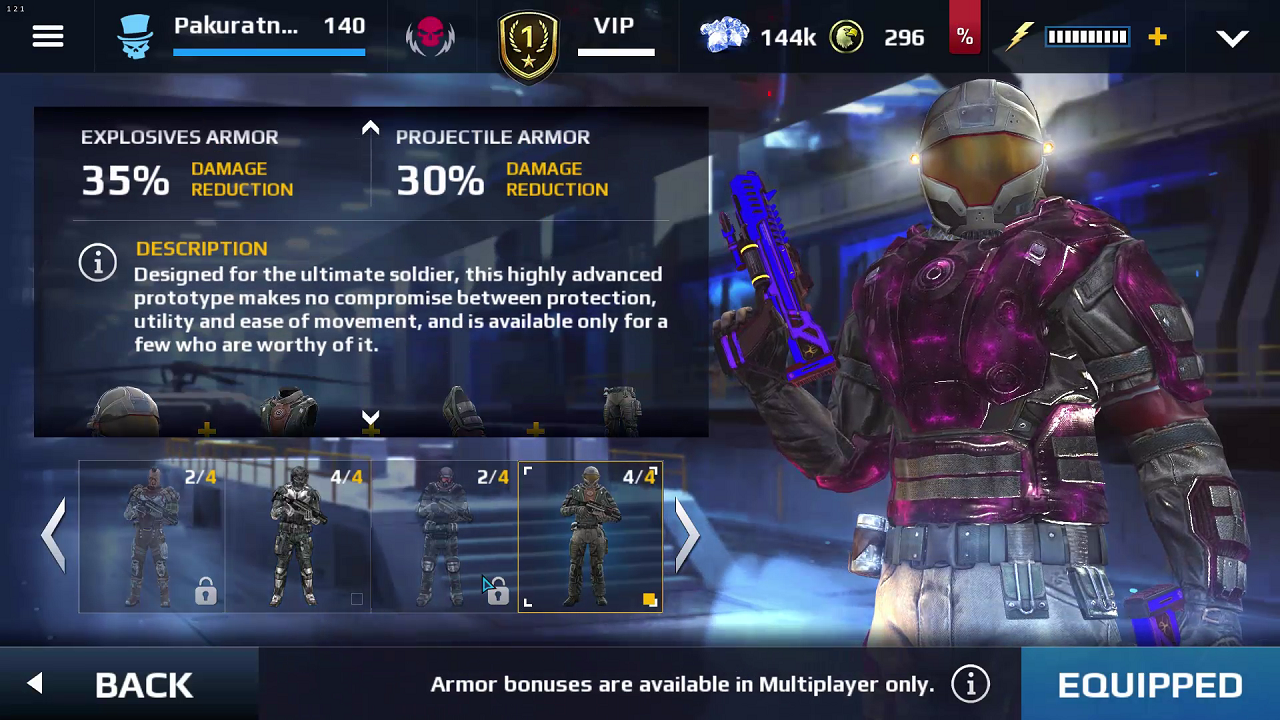
Task: Show previous armor sets with left arrow
Action: [x=54, y=535]
